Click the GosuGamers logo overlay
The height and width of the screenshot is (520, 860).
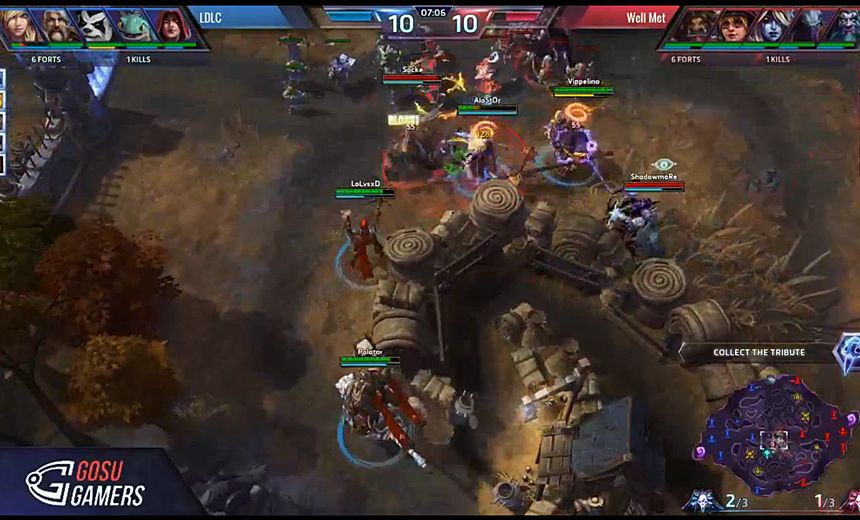pyautogui.click(x=85, y=483)
